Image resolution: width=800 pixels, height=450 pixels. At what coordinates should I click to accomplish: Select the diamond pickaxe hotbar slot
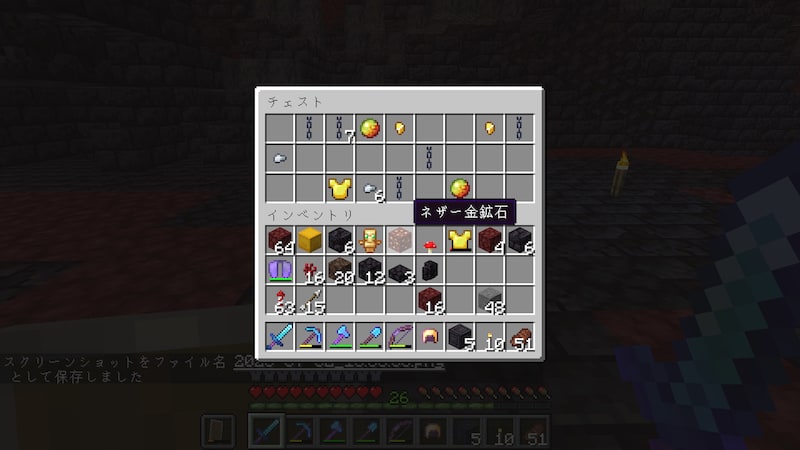(311, 338)
